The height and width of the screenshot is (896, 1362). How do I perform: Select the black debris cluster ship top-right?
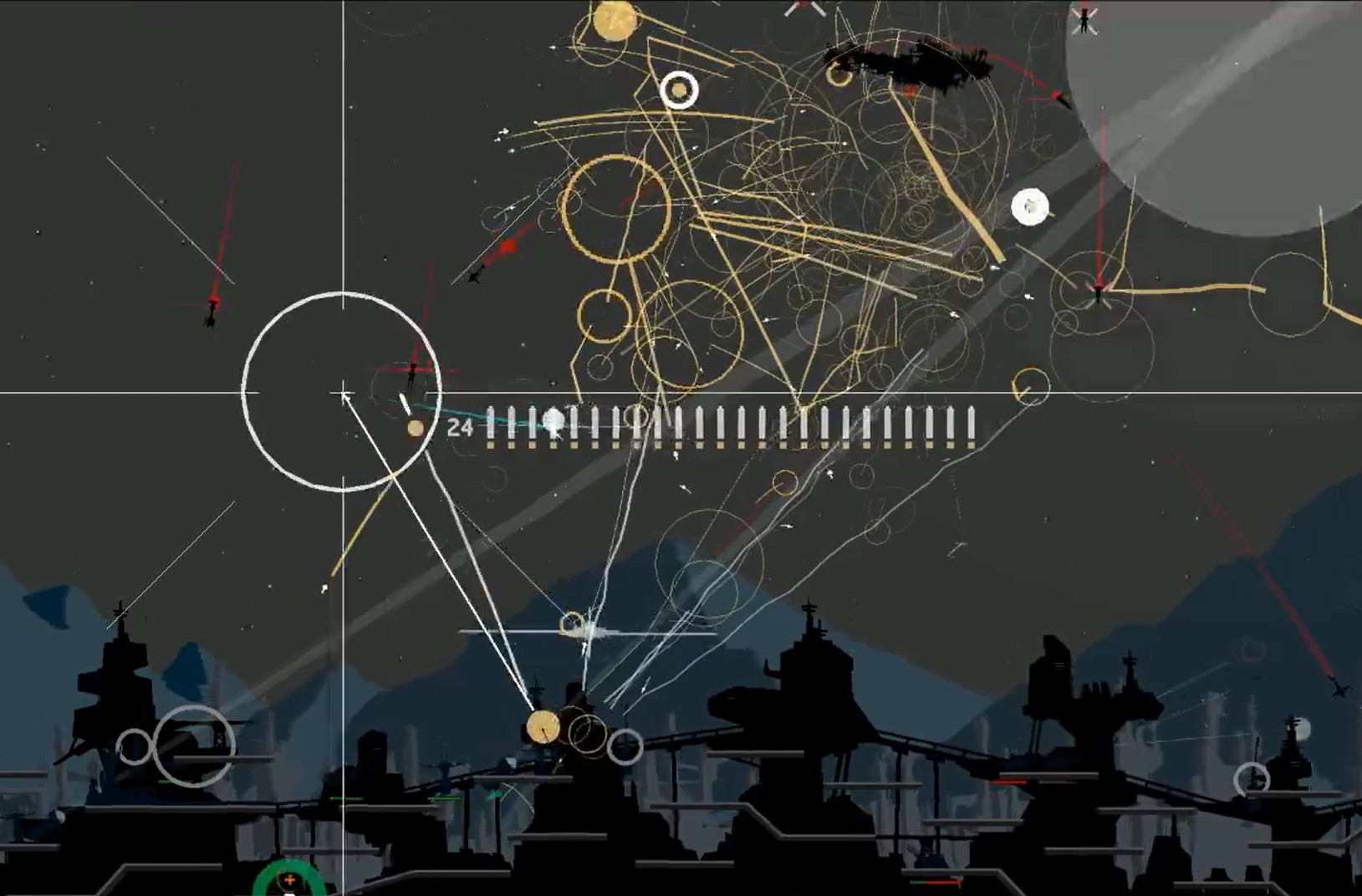[x=911, y=63]
